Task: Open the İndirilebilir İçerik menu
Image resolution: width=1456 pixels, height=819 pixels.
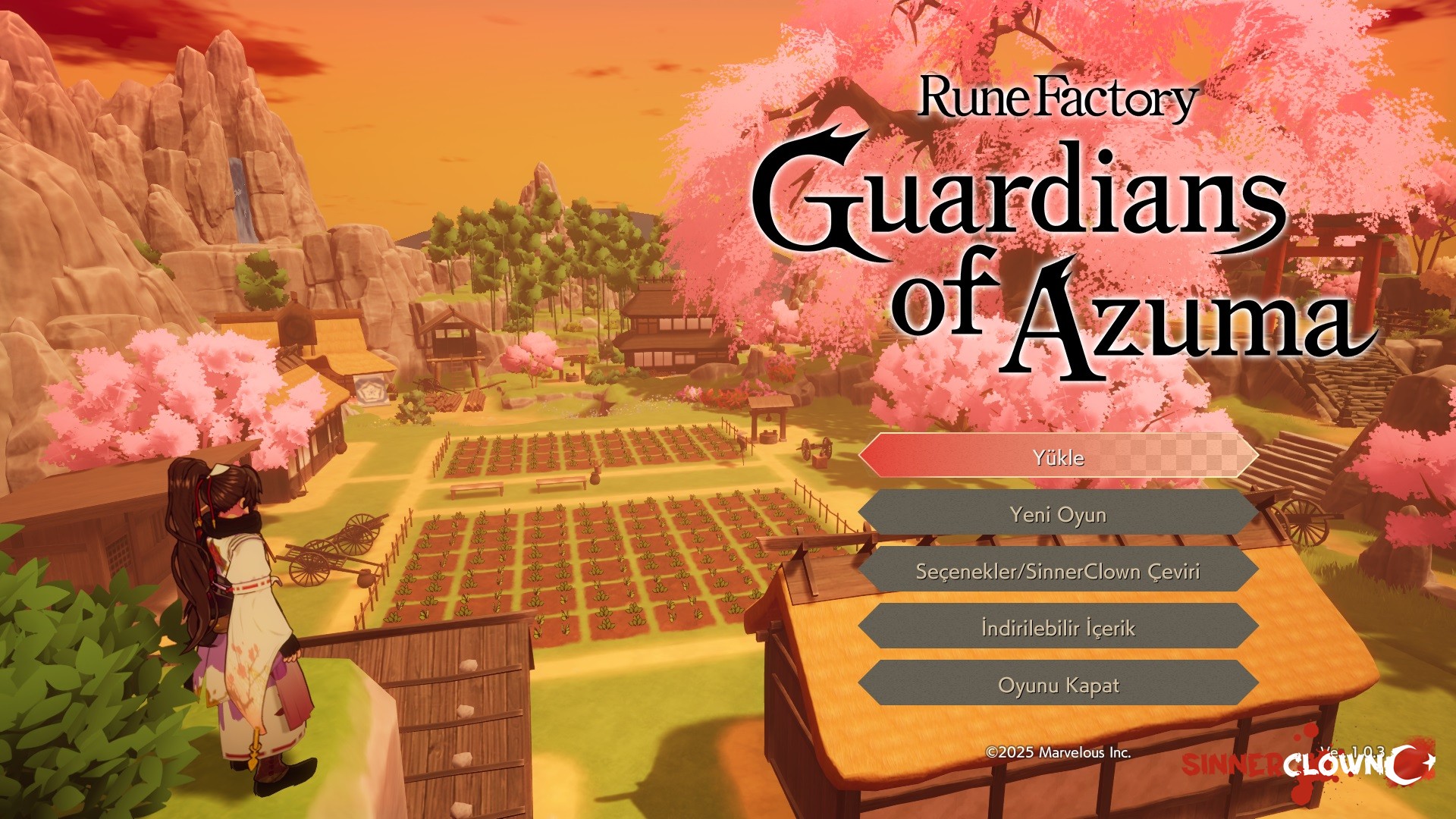Action: coord(1058,628)
